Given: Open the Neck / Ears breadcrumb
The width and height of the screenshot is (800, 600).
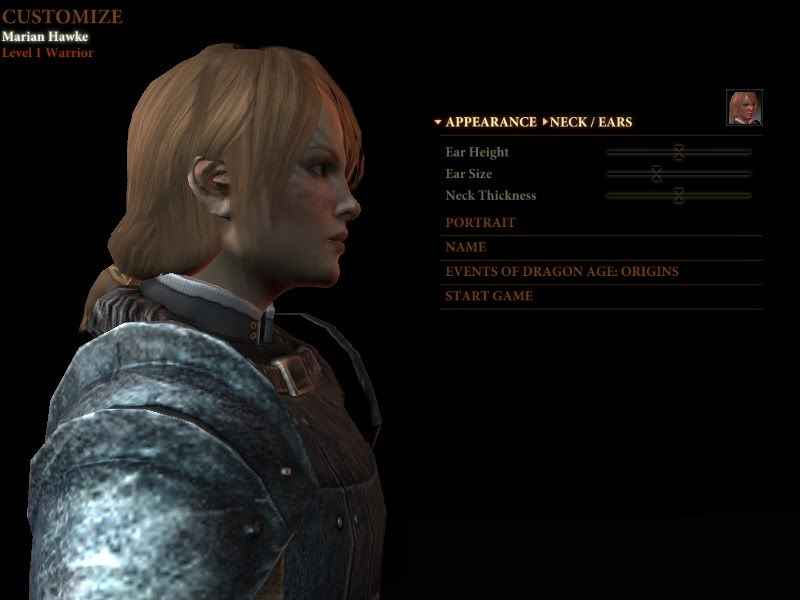Looking at the screenshot, I should 590,122.
